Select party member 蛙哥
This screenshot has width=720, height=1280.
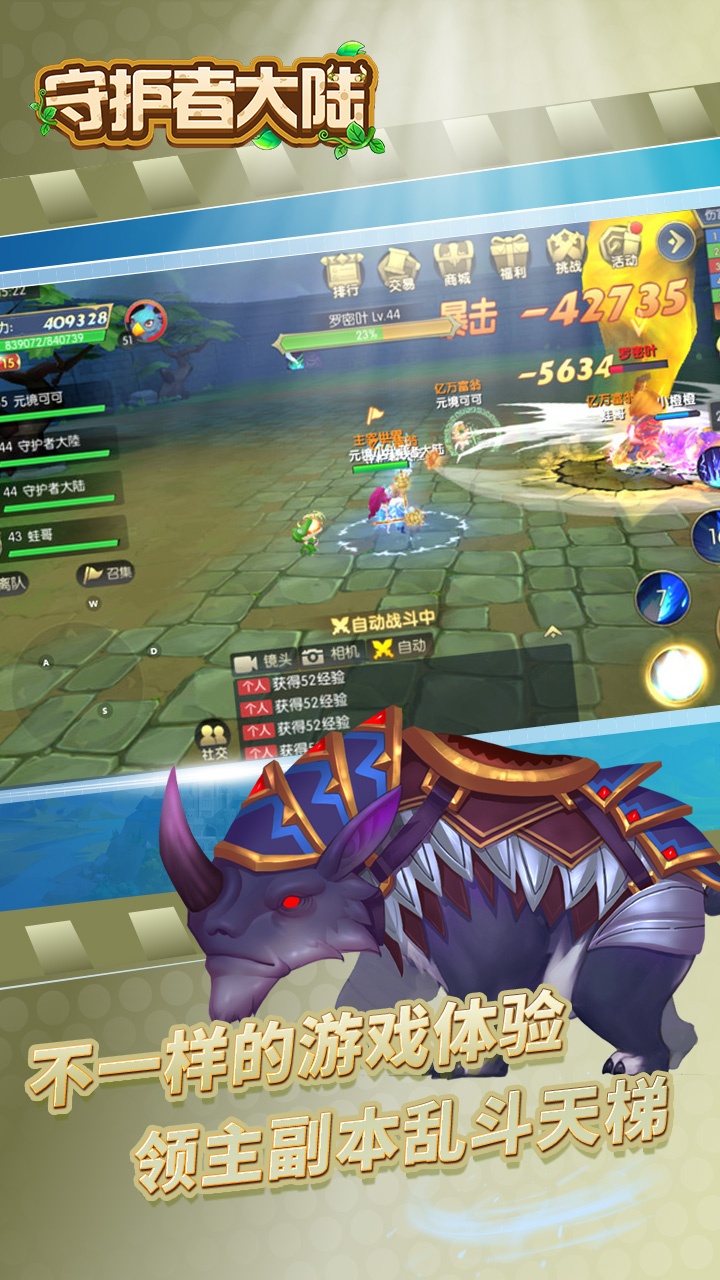(x=60, y=537)
